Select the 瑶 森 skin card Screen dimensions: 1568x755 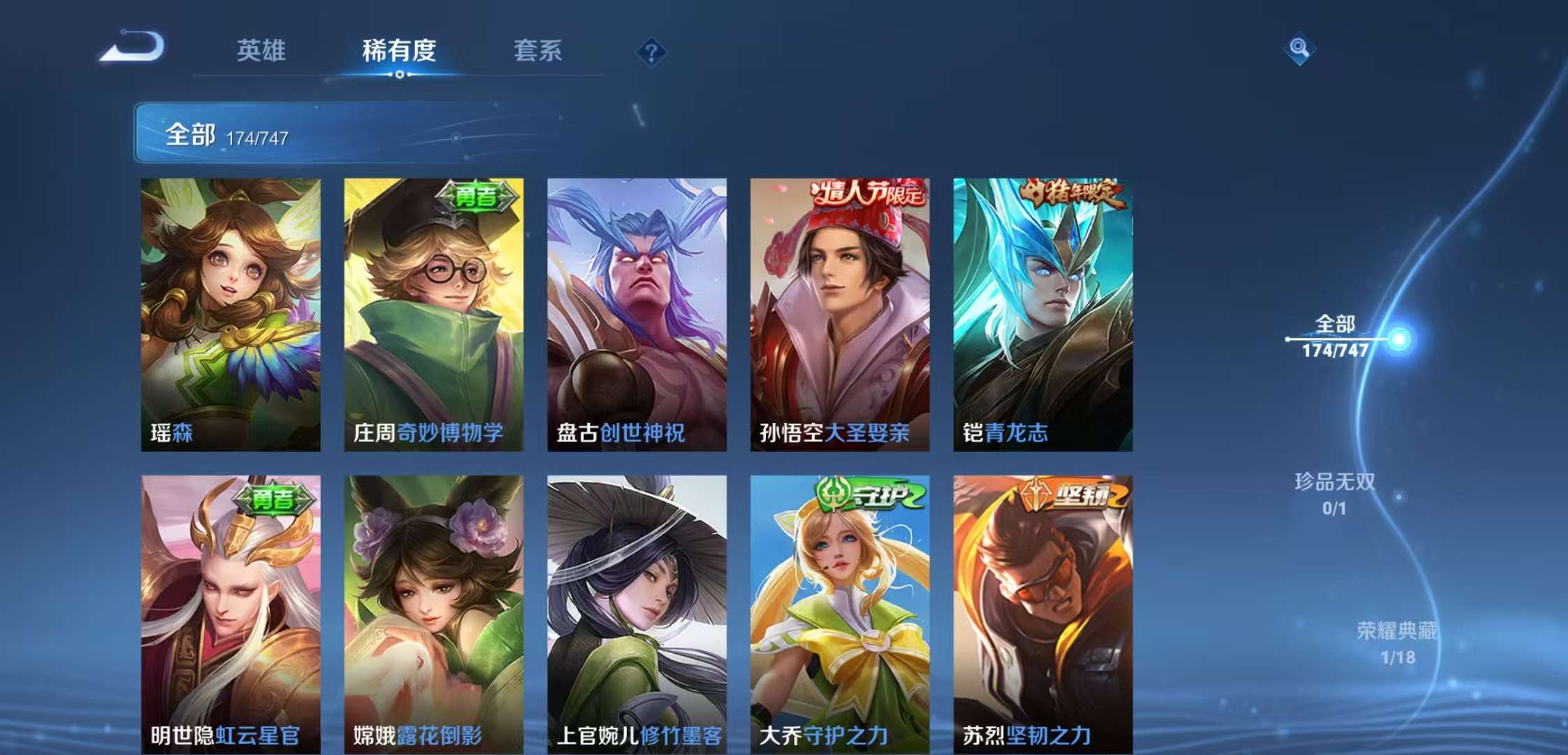[231, 315]
